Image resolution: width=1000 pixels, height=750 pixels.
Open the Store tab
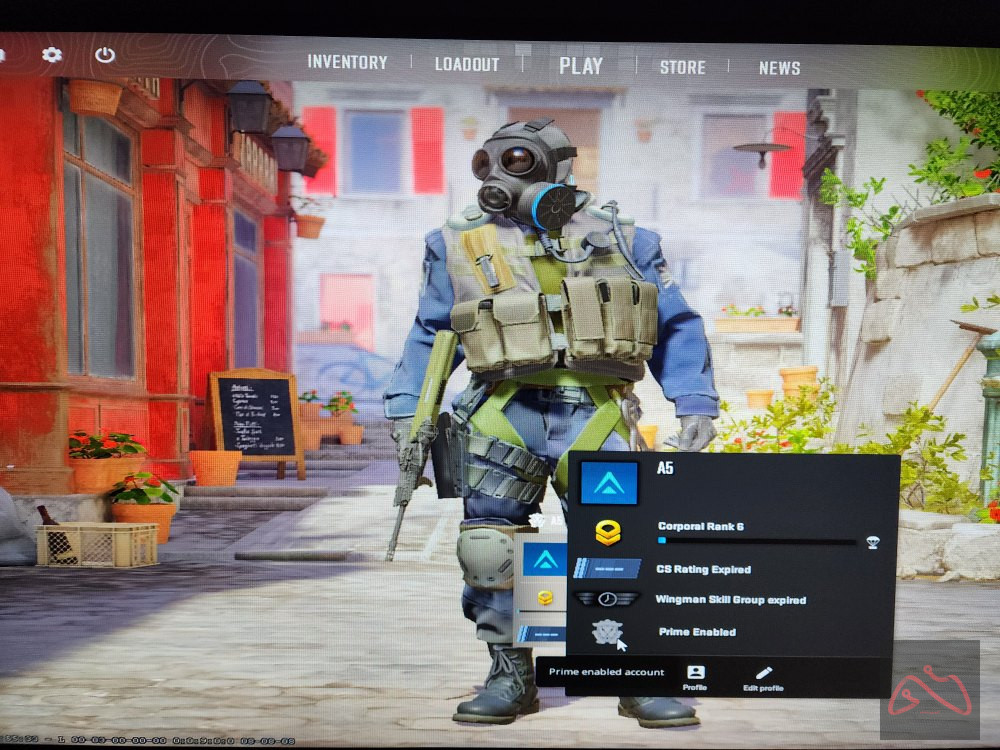click(x=682, y=67)
